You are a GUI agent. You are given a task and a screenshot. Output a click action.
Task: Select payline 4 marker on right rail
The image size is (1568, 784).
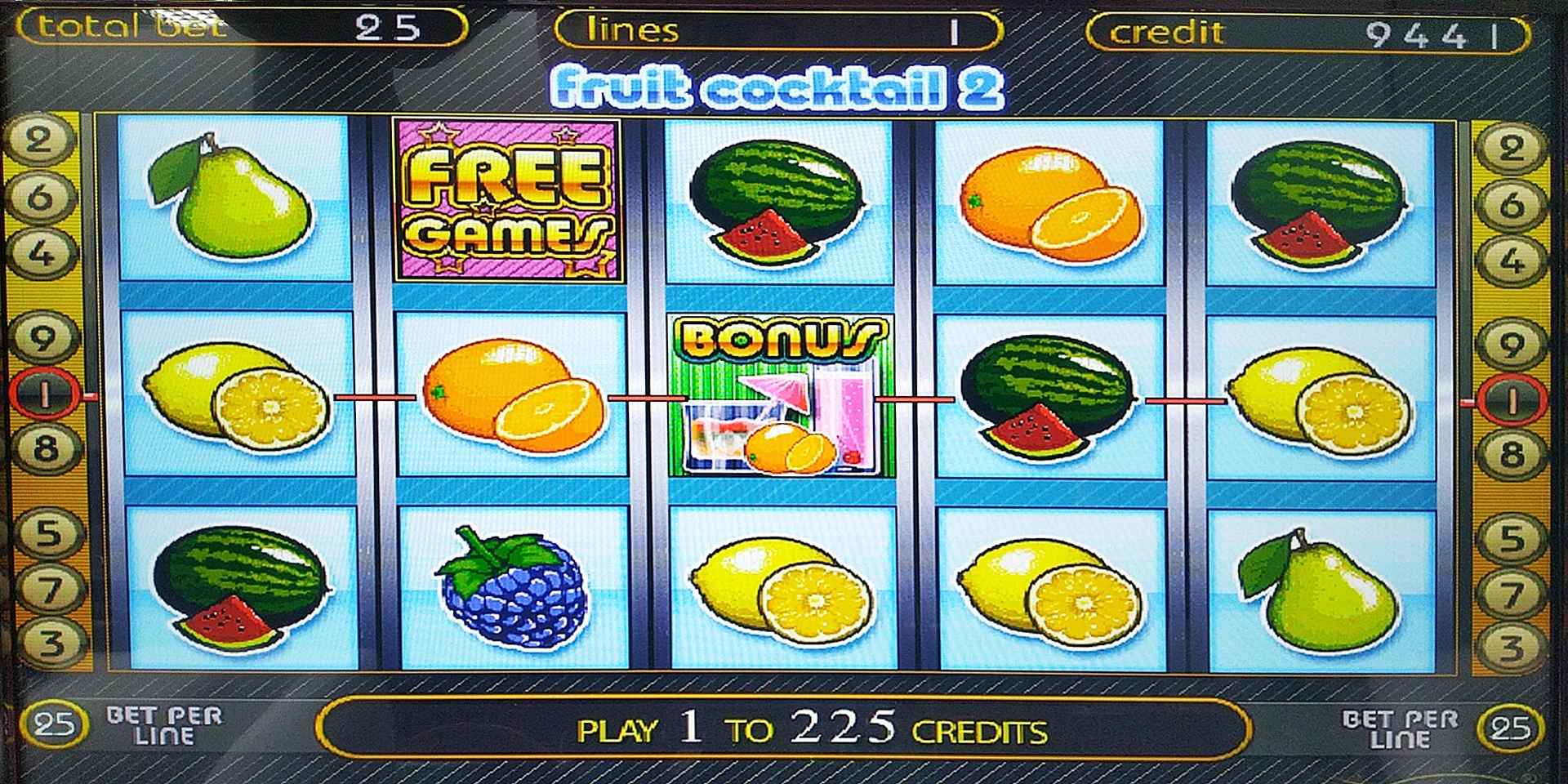tap(1512, 261)
